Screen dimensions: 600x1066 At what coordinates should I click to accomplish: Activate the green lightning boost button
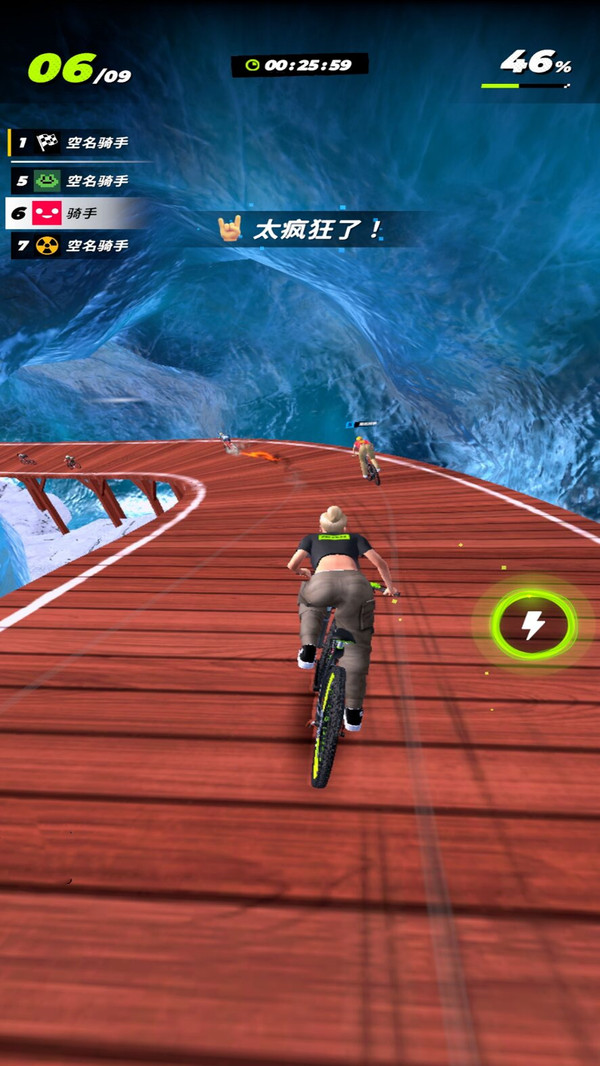[533, 626]
